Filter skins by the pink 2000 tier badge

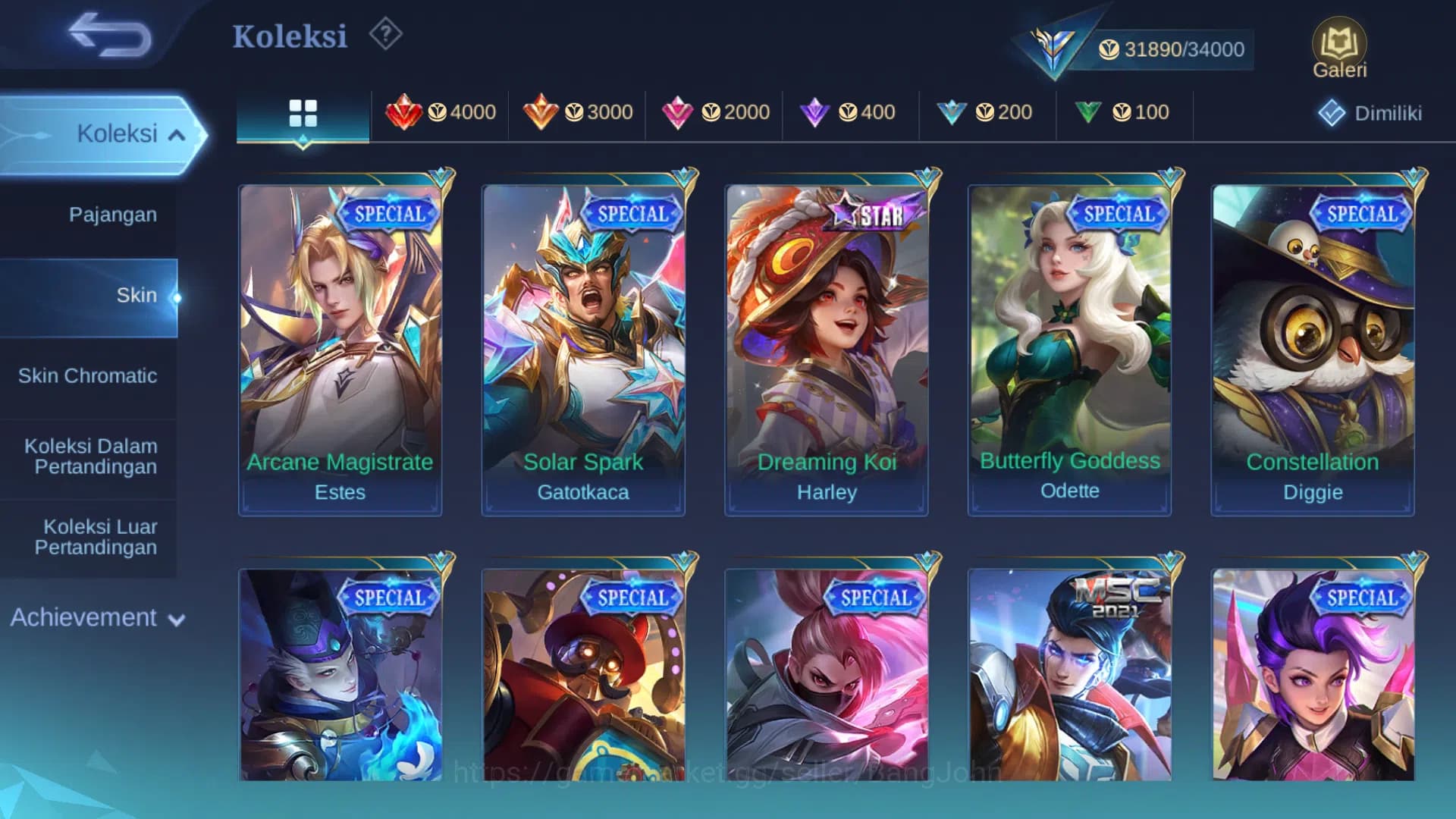click(x=714, y=112)
